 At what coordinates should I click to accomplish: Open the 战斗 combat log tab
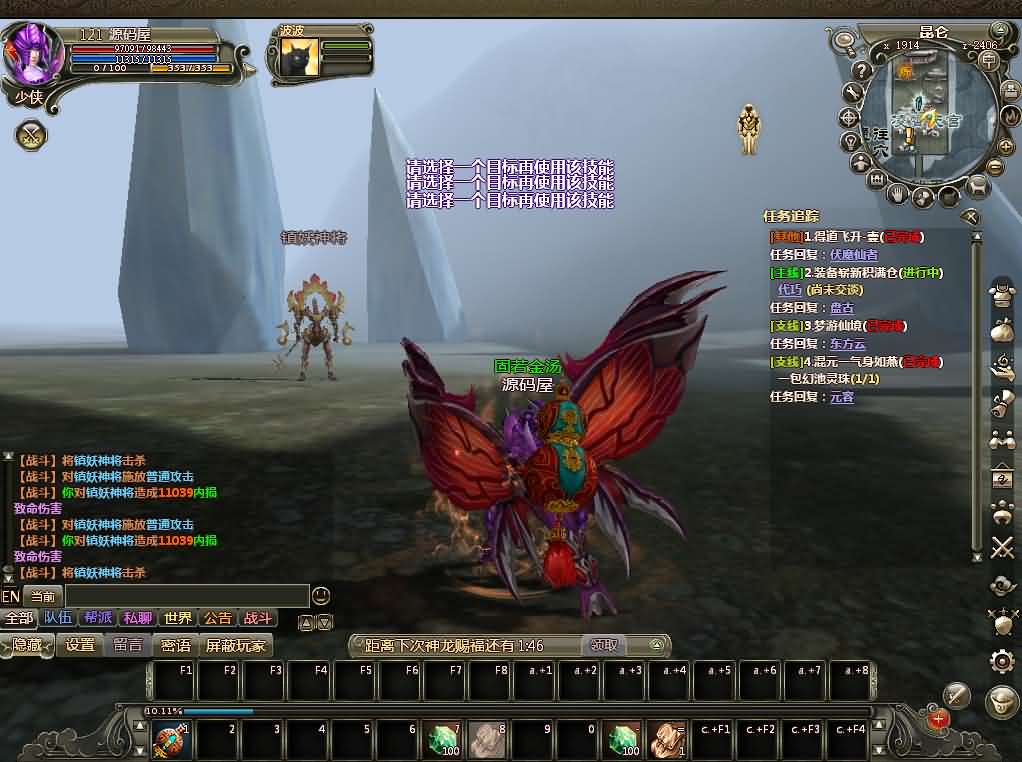pos(257,618)
